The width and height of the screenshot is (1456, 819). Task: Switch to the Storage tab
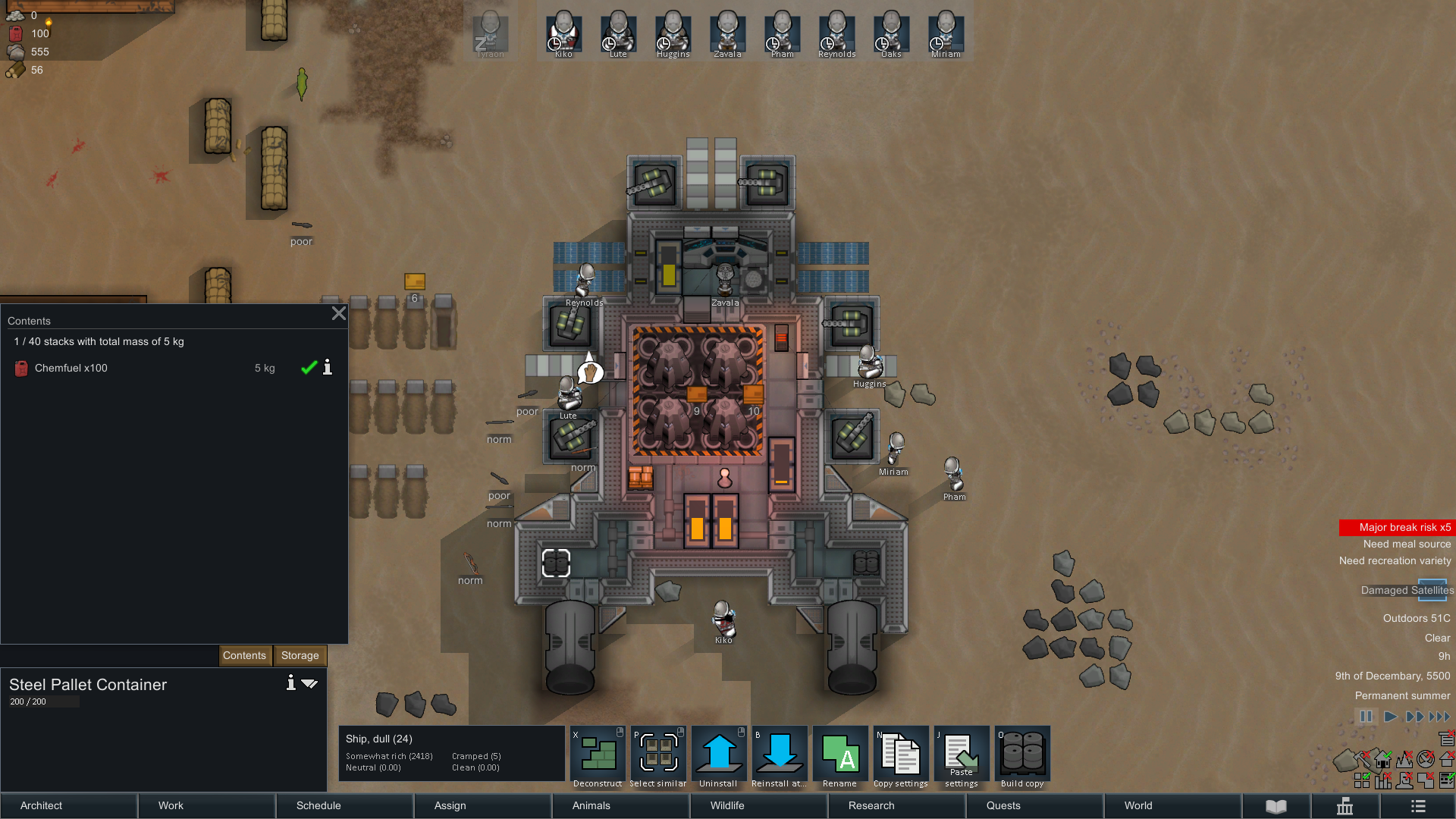pos(300,655)
